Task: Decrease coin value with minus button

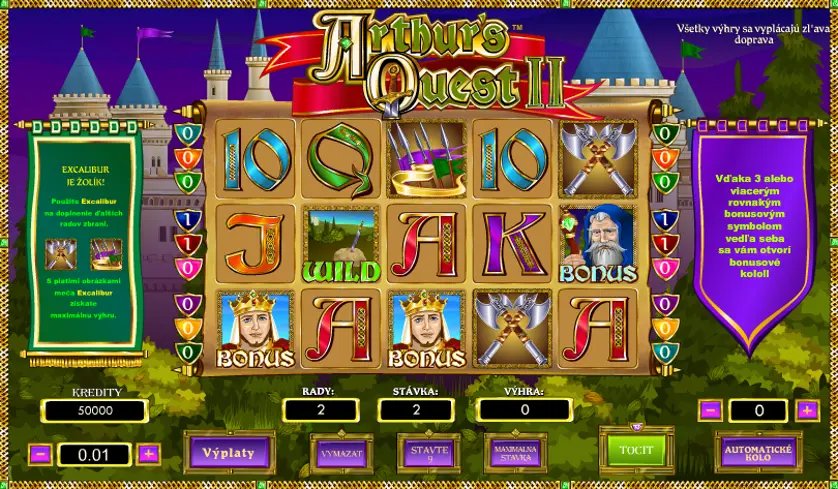Action: coord(41,454)
